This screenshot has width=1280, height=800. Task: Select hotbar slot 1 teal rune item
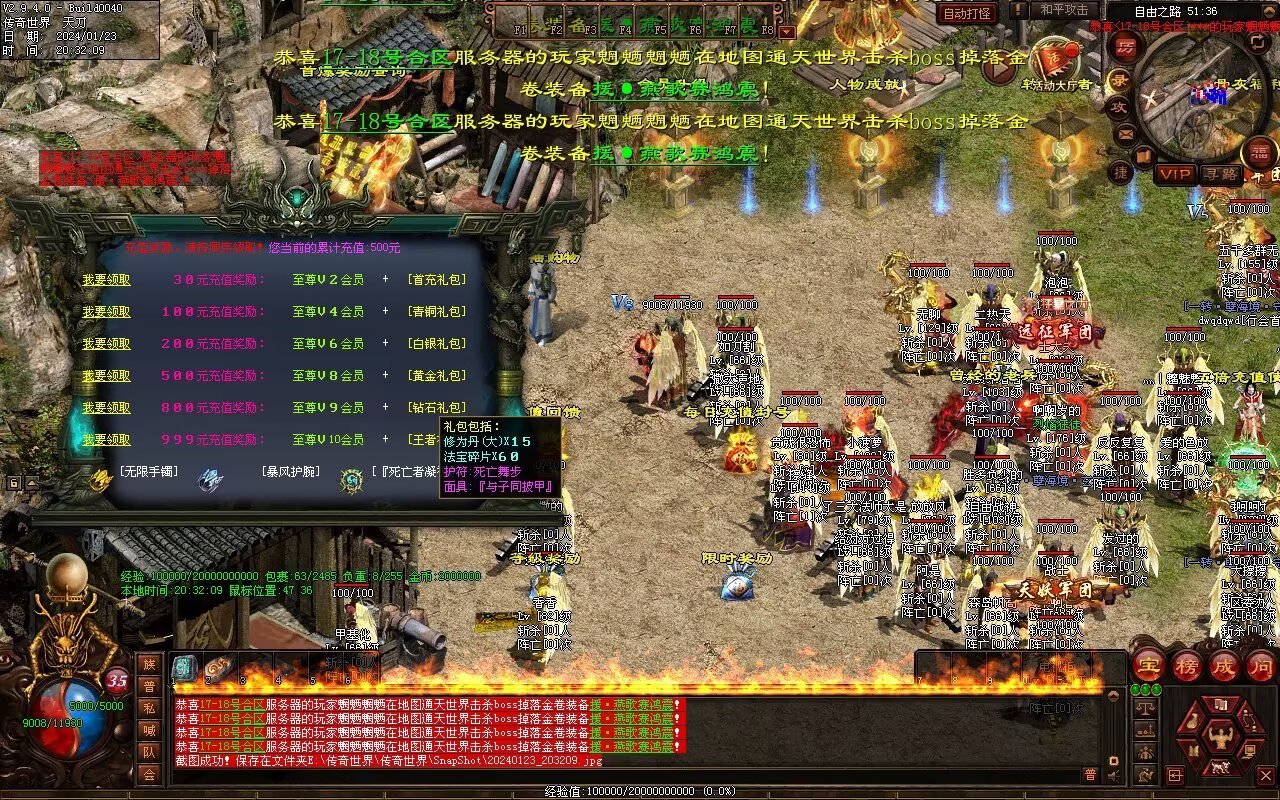coord(185,668)
